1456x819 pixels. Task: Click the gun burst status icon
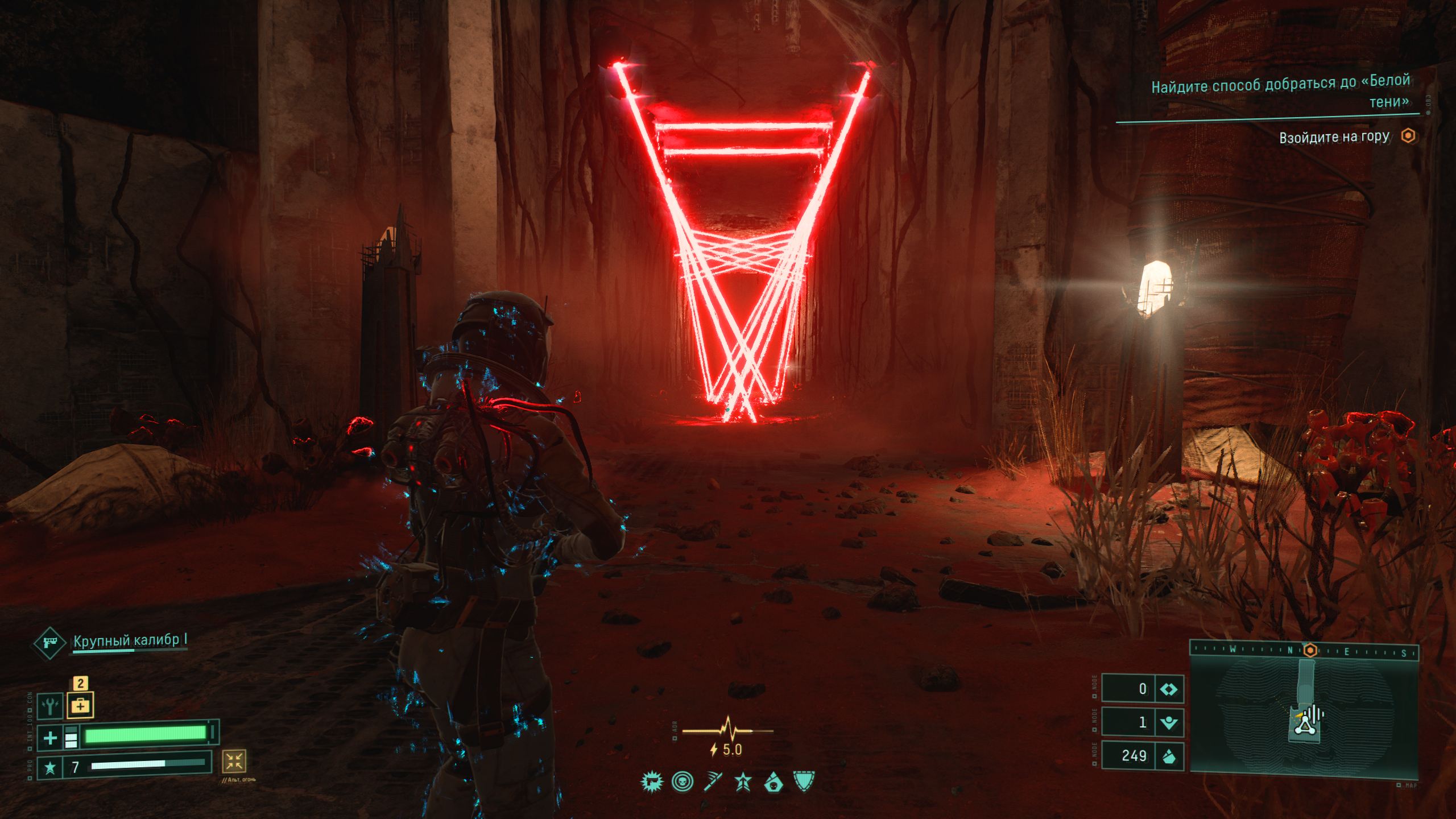652,782
